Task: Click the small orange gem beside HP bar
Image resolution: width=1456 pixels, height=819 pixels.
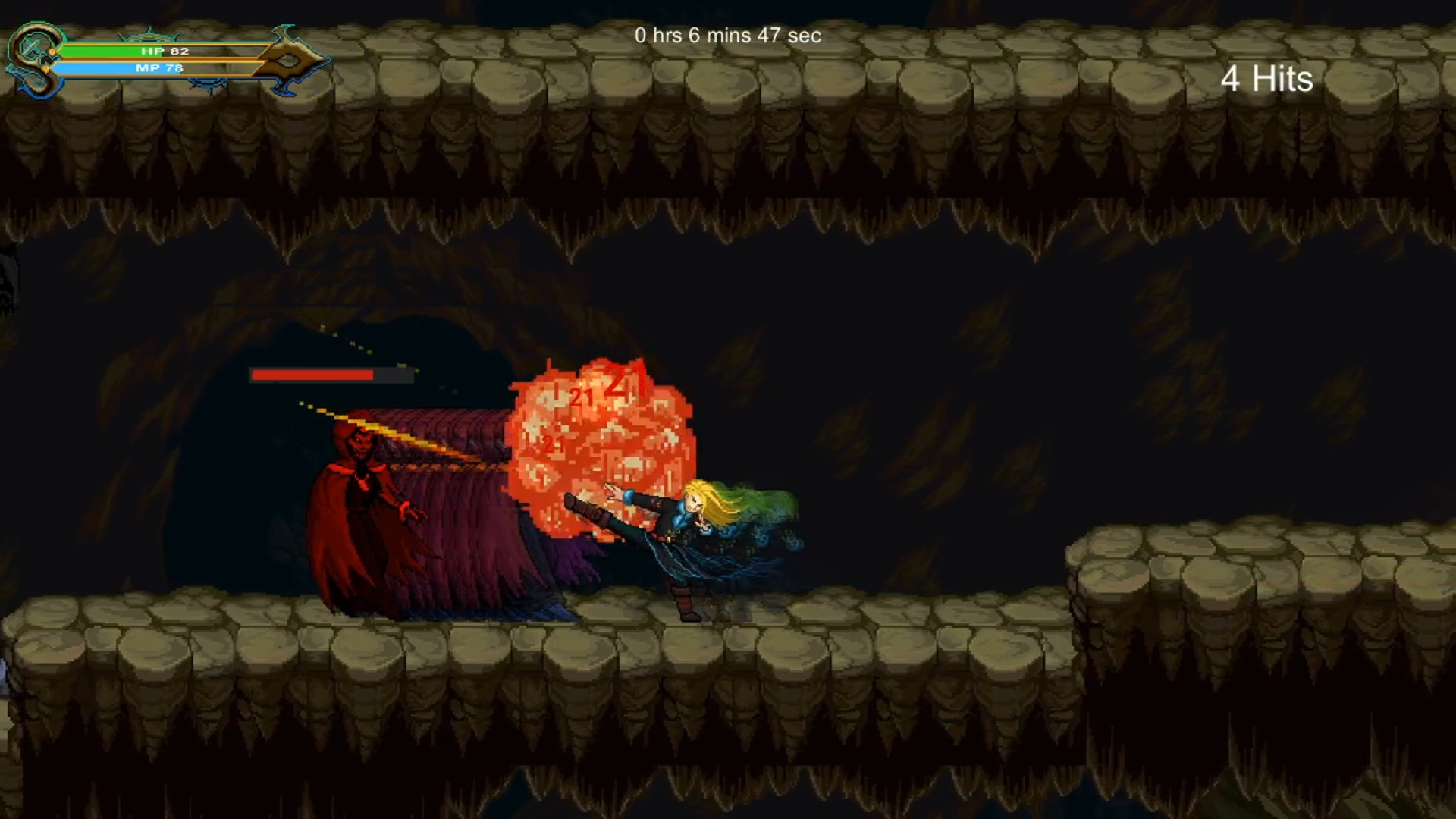Action: coord(52,52)
